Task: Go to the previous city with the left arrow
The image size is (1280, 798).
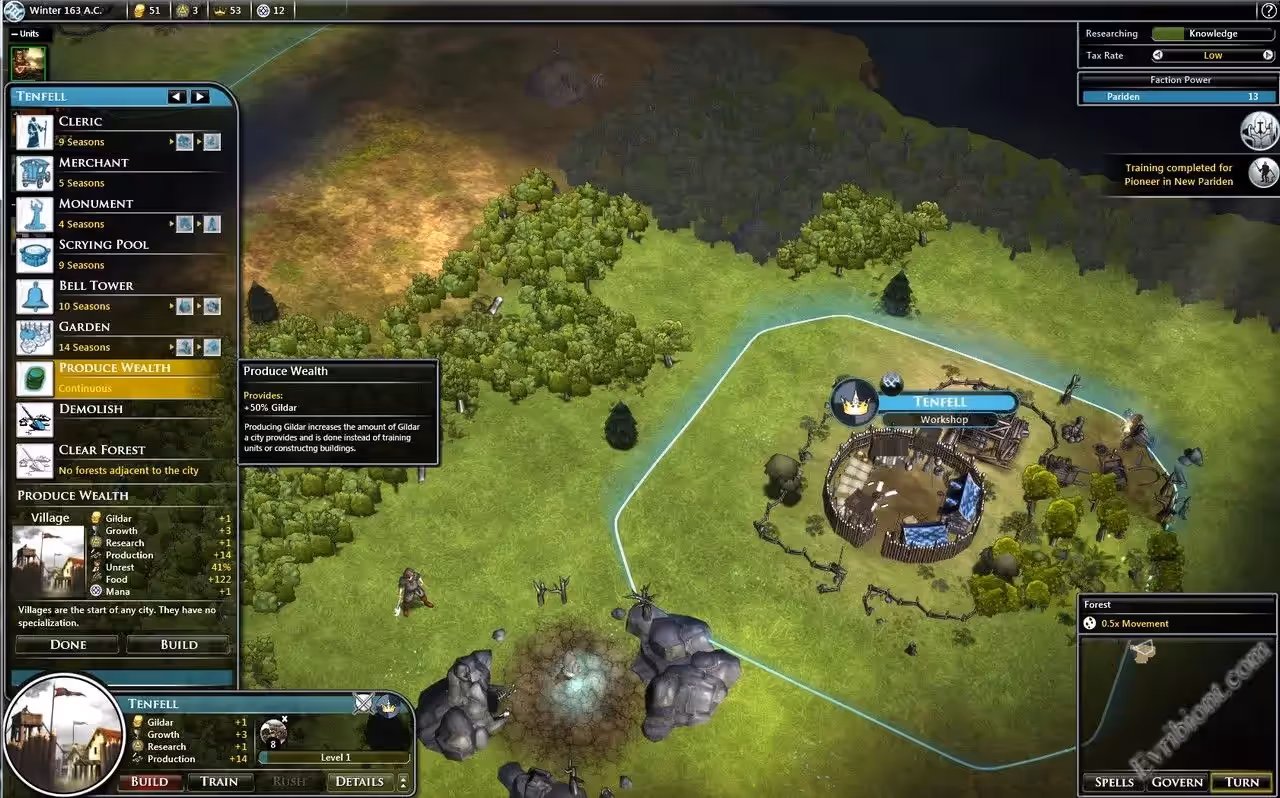Action: [x=177, y=97]
